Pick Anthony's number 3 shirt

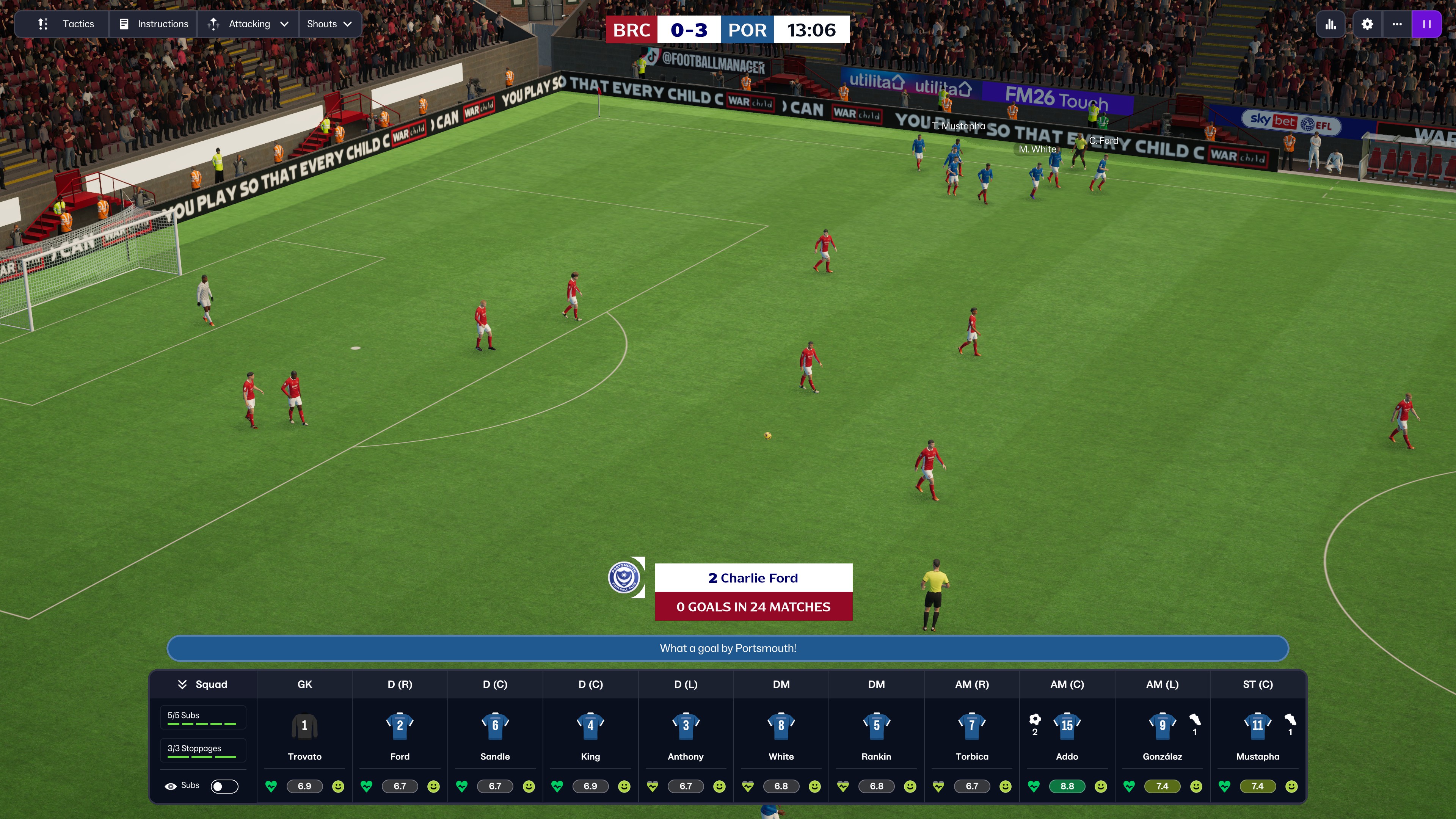click(686, 725)
